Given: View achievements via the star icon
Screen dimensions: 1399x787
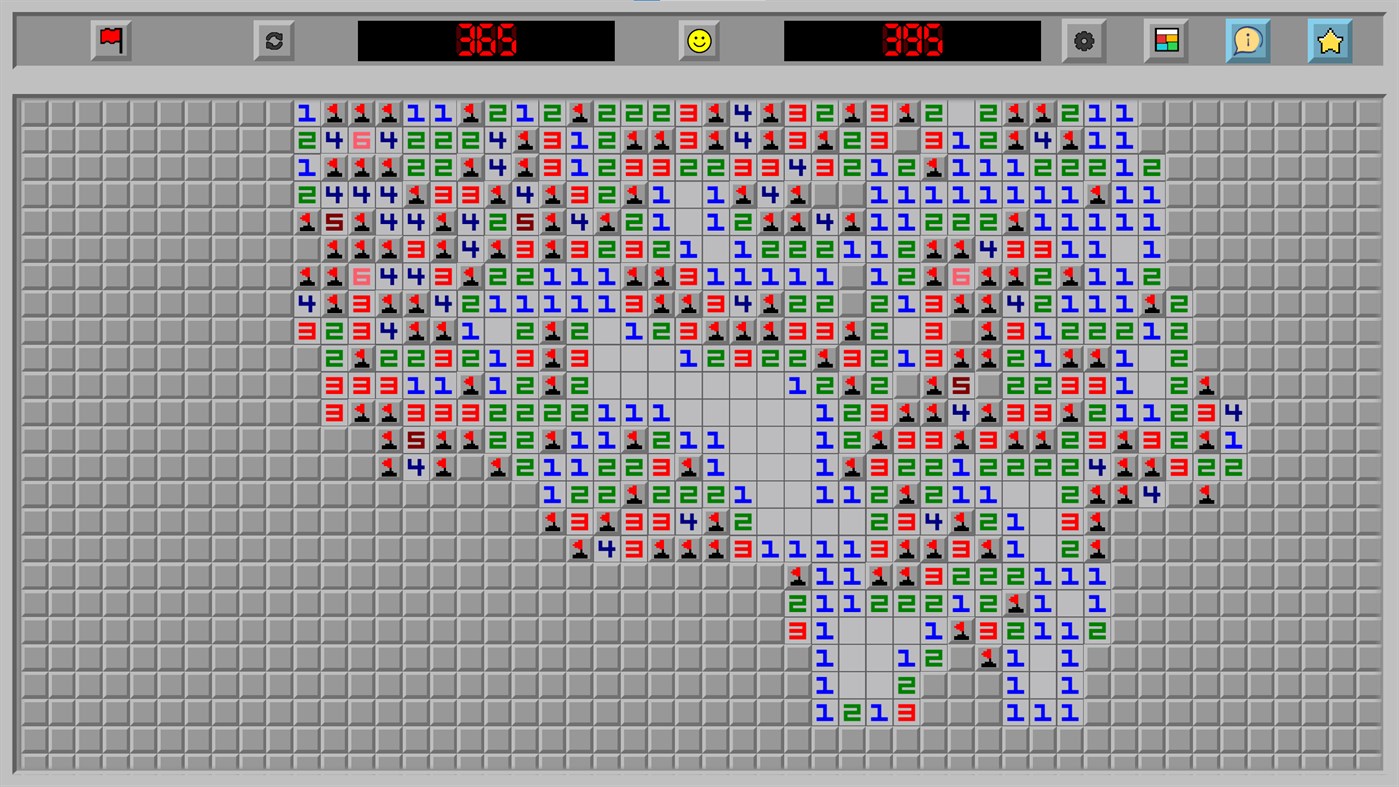Looking at the screenshot, I should [1329, 41].
